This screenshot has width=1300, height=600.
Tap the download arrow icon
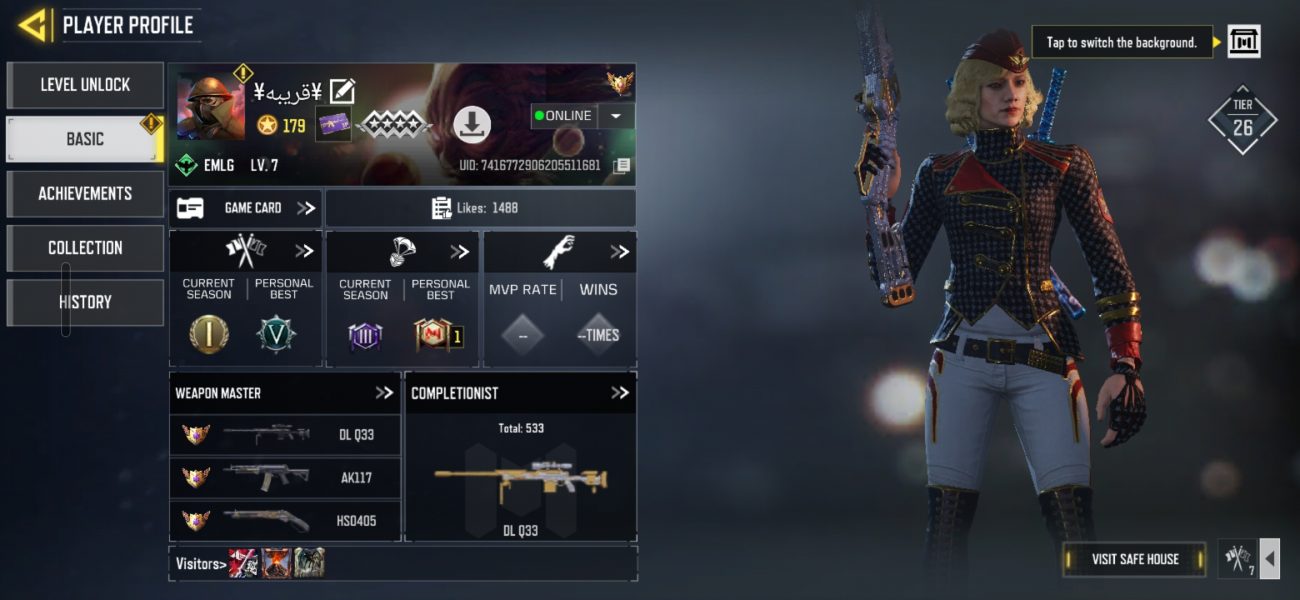point(472,124)
